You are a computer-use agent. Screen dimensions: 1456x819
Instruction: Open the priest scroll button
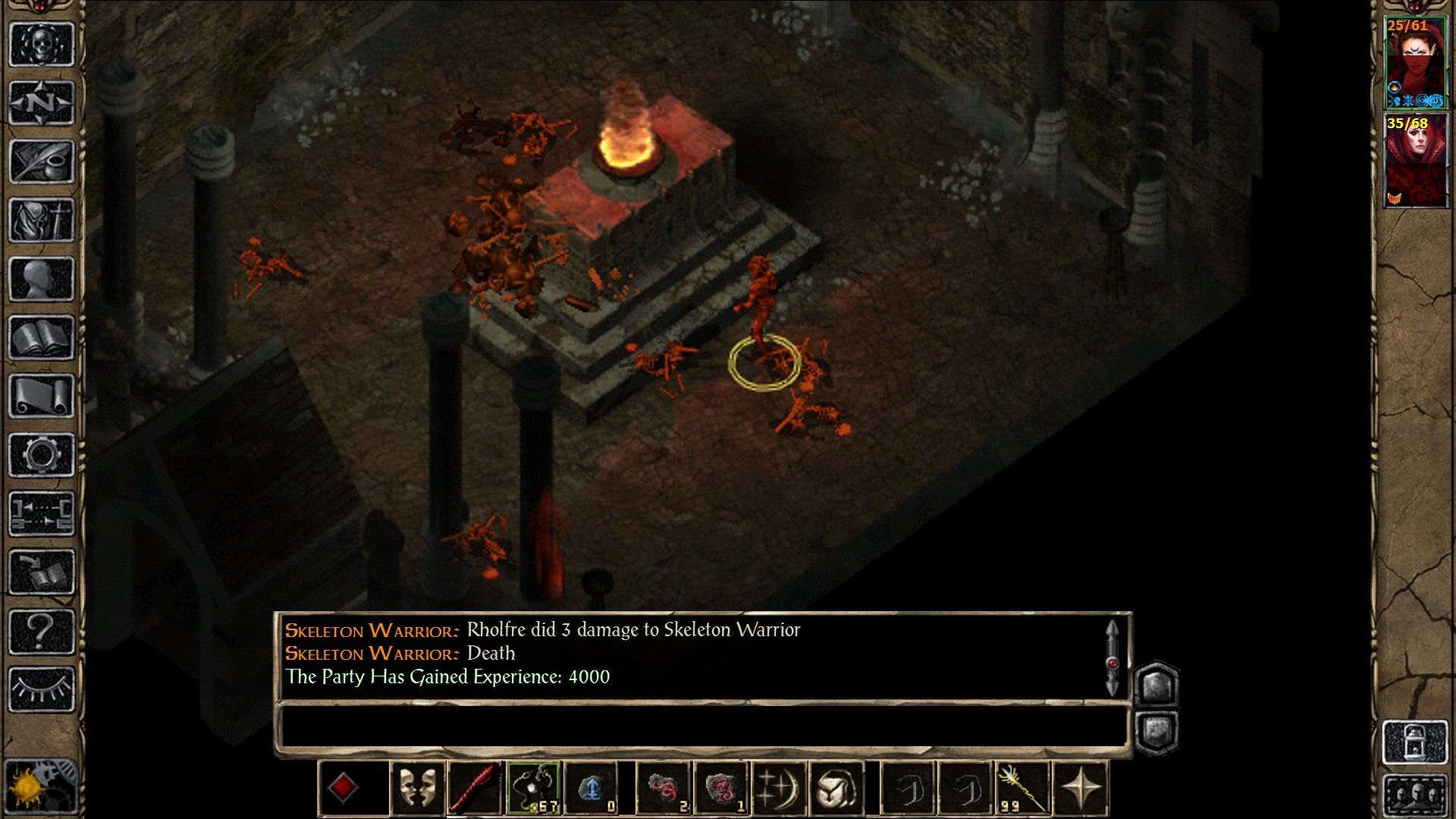42,396
